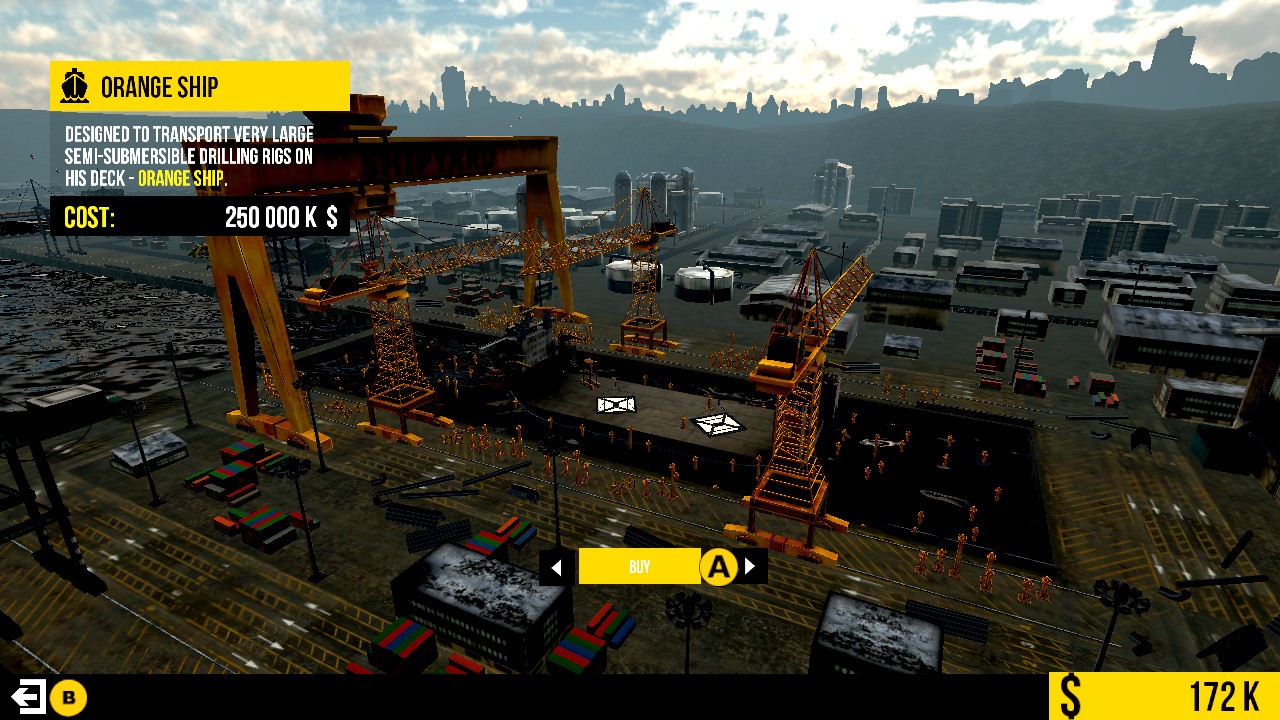Buy the Orange Ship
The image size is (1280, 720).
click(x=639, y=567)
